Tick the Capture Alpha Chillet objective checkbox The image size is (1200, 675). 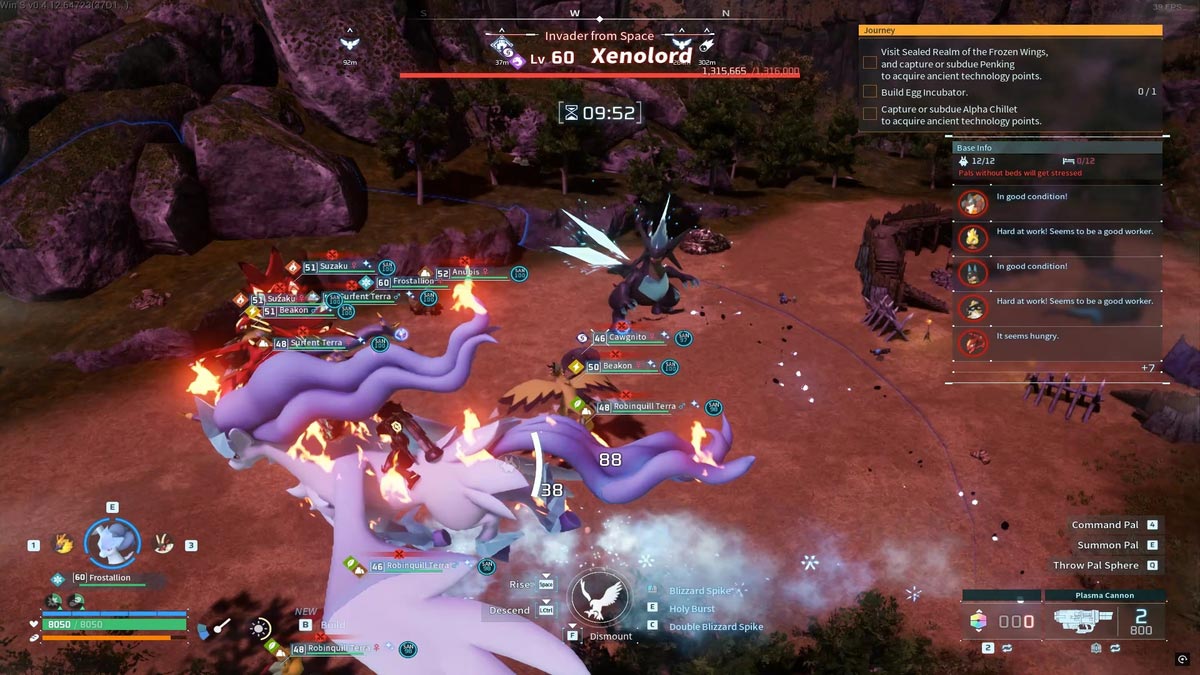(870, 115)
